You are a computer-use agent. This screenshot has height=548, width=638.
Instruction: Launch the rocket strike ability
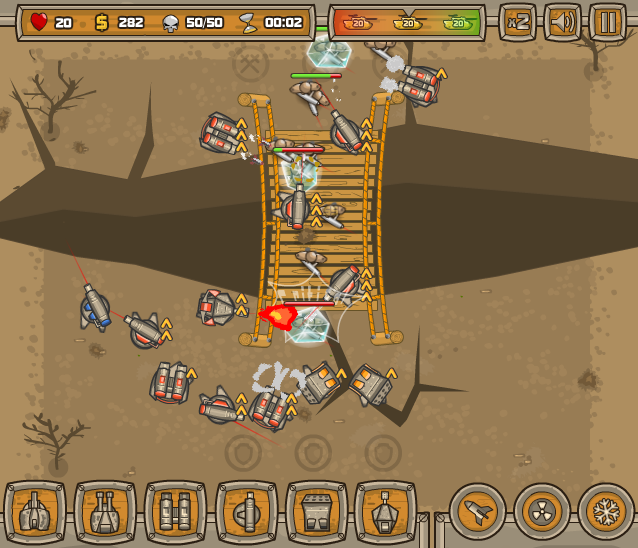477,512
